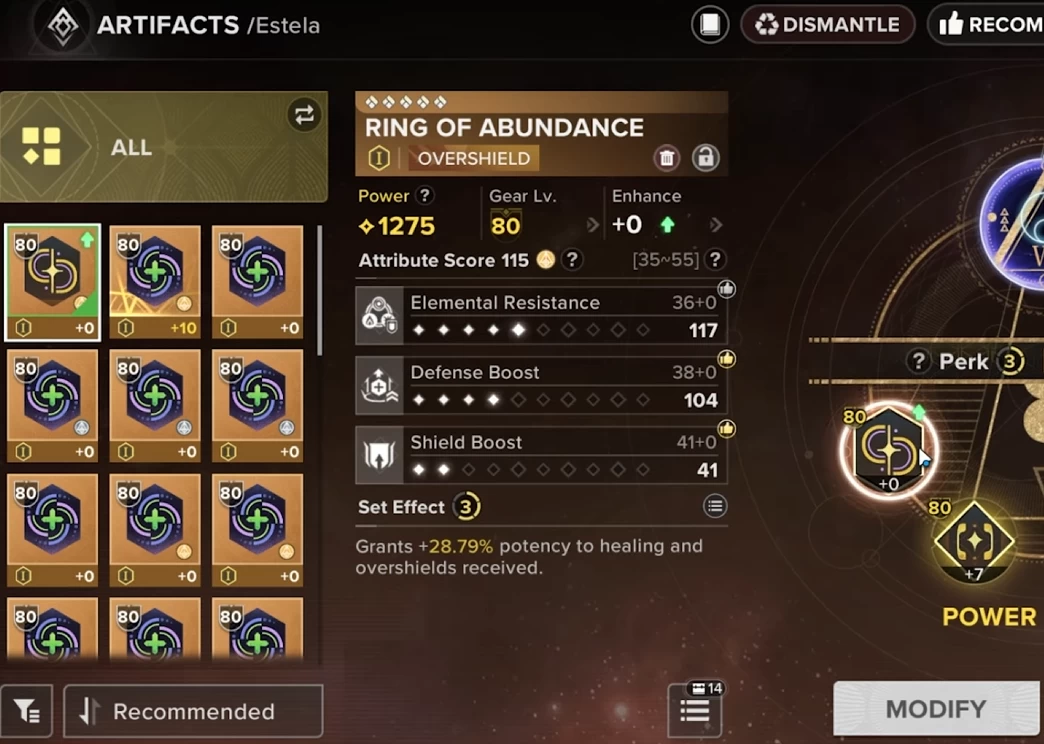Open the artifact filter button
1044x744 pixels.
click(x=27, y=711)
